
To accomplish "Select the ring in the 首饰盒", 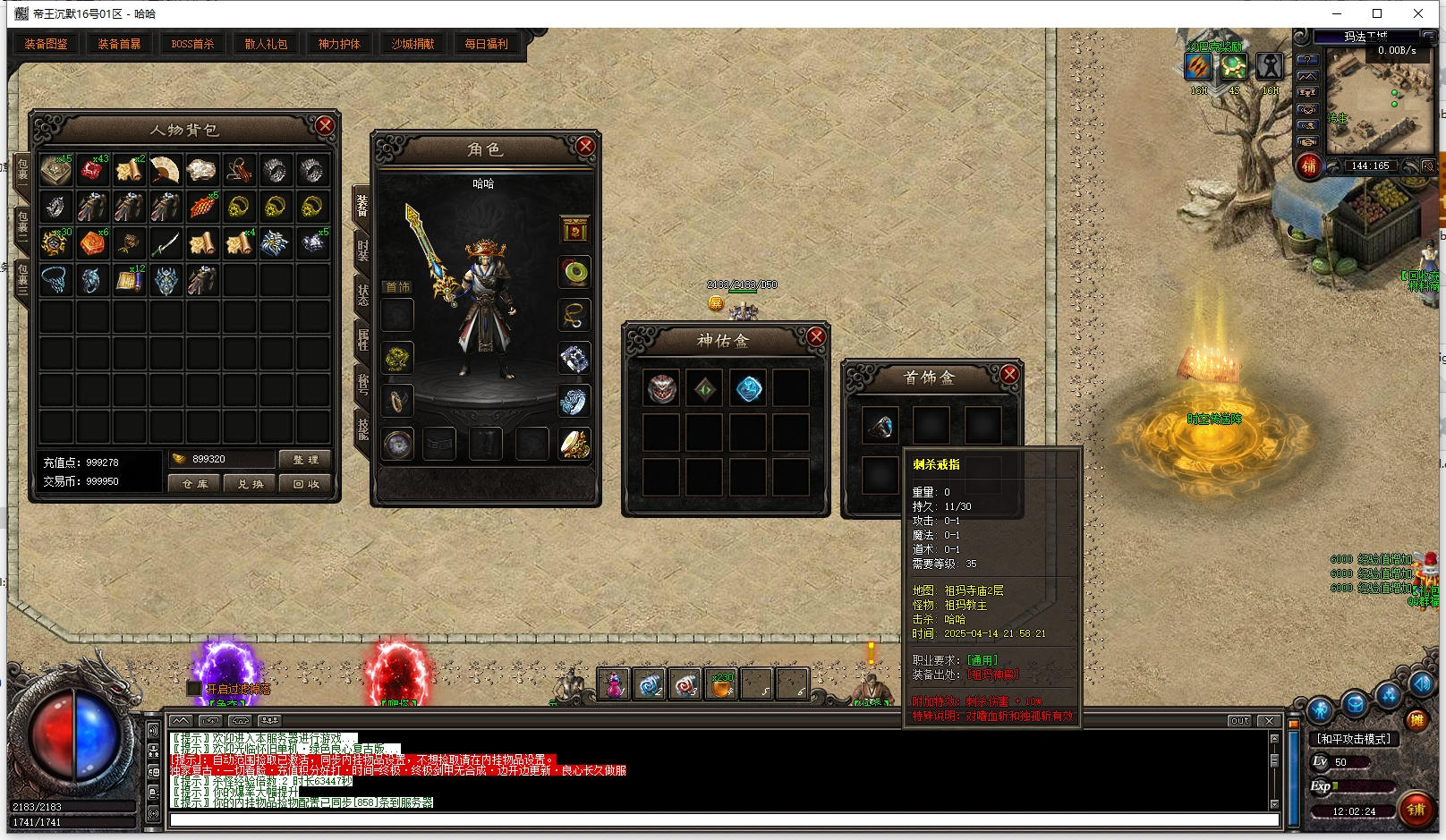I will tap(880, 427).
